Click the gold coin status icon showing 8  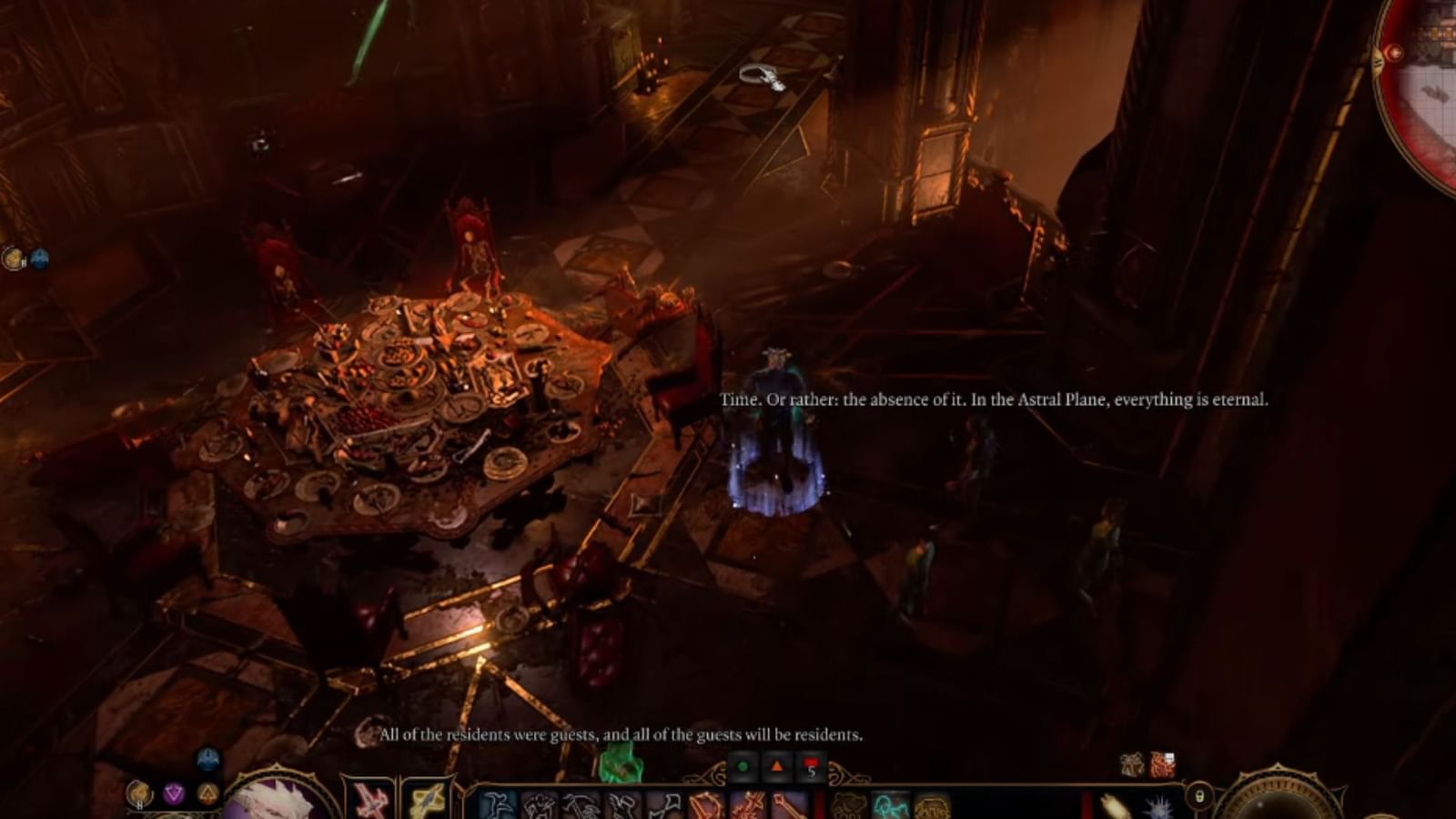click(138, 794)
